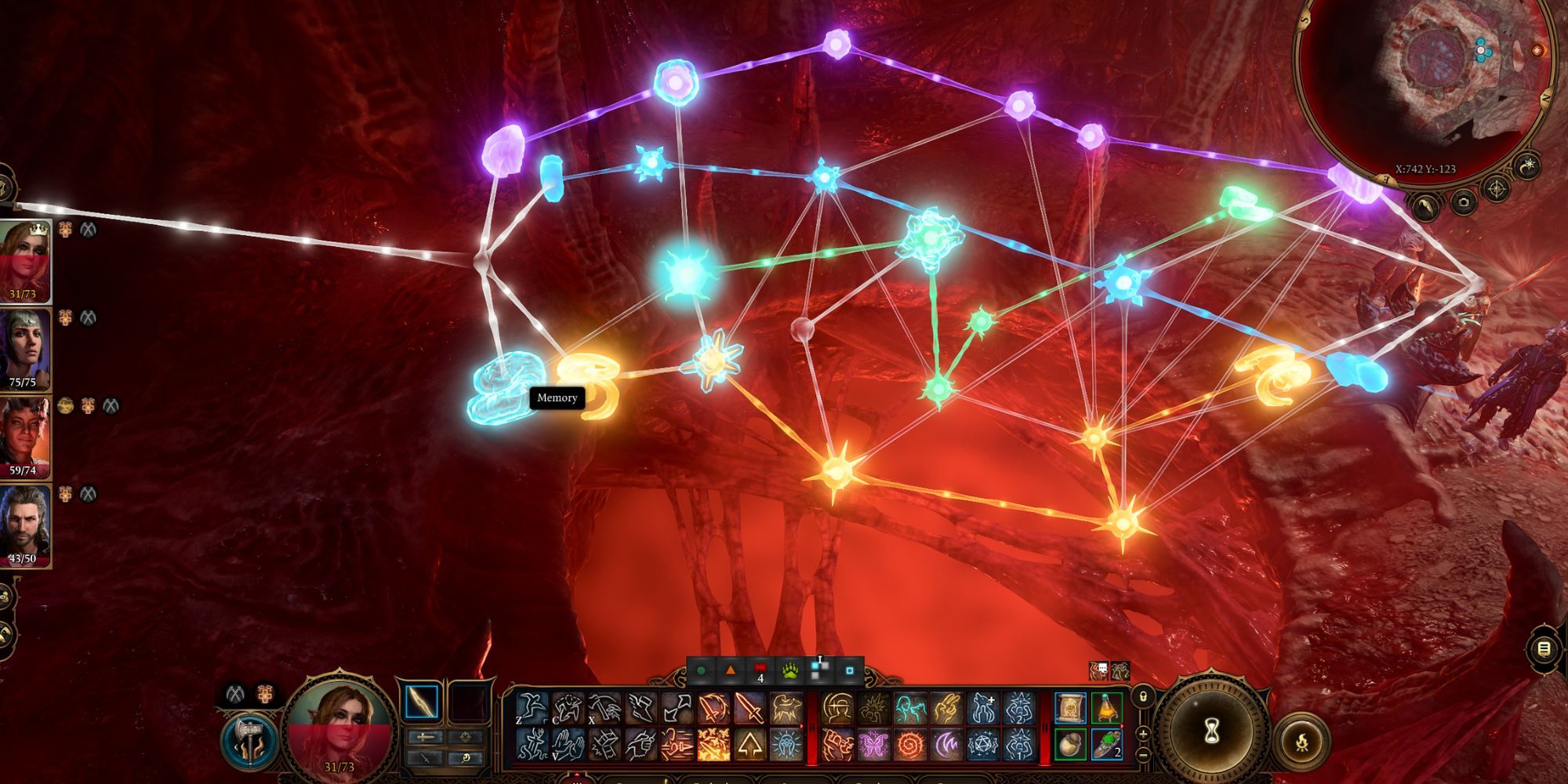Add a hotbar row with the plus button
Viewport: 1568px width, 784px height.
pos(1143,733)
